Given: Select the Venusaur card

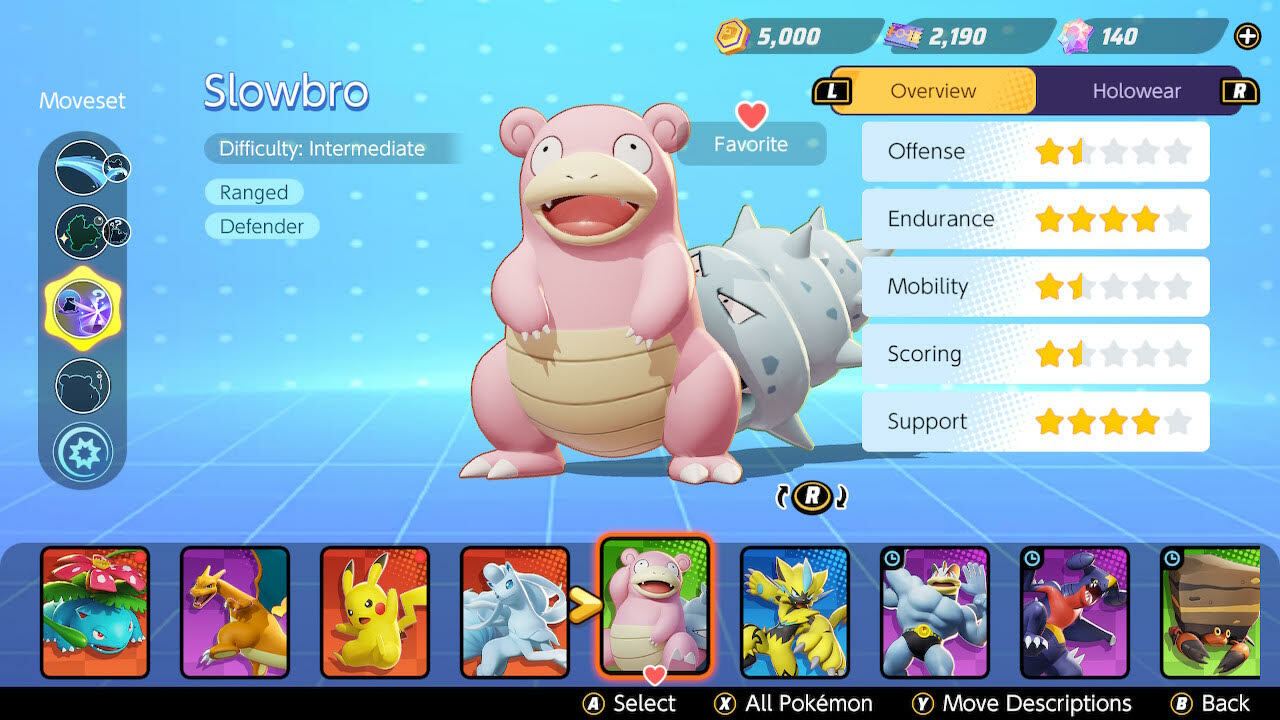Looking at the screenshot, I should [x=95, y=611].
